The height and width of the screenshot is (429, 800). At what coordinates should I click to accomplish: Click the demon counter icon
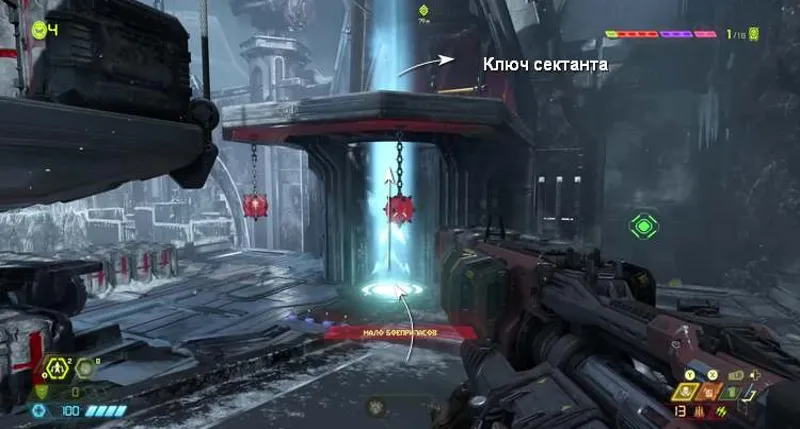753,34
